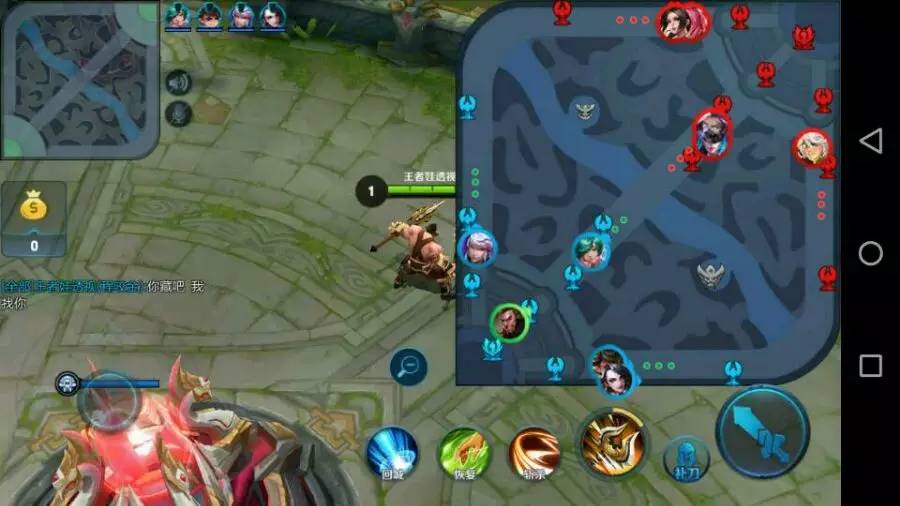Use the green 恢复 heal spell
The height and width of the screenshot is (506, 900).
464,452
